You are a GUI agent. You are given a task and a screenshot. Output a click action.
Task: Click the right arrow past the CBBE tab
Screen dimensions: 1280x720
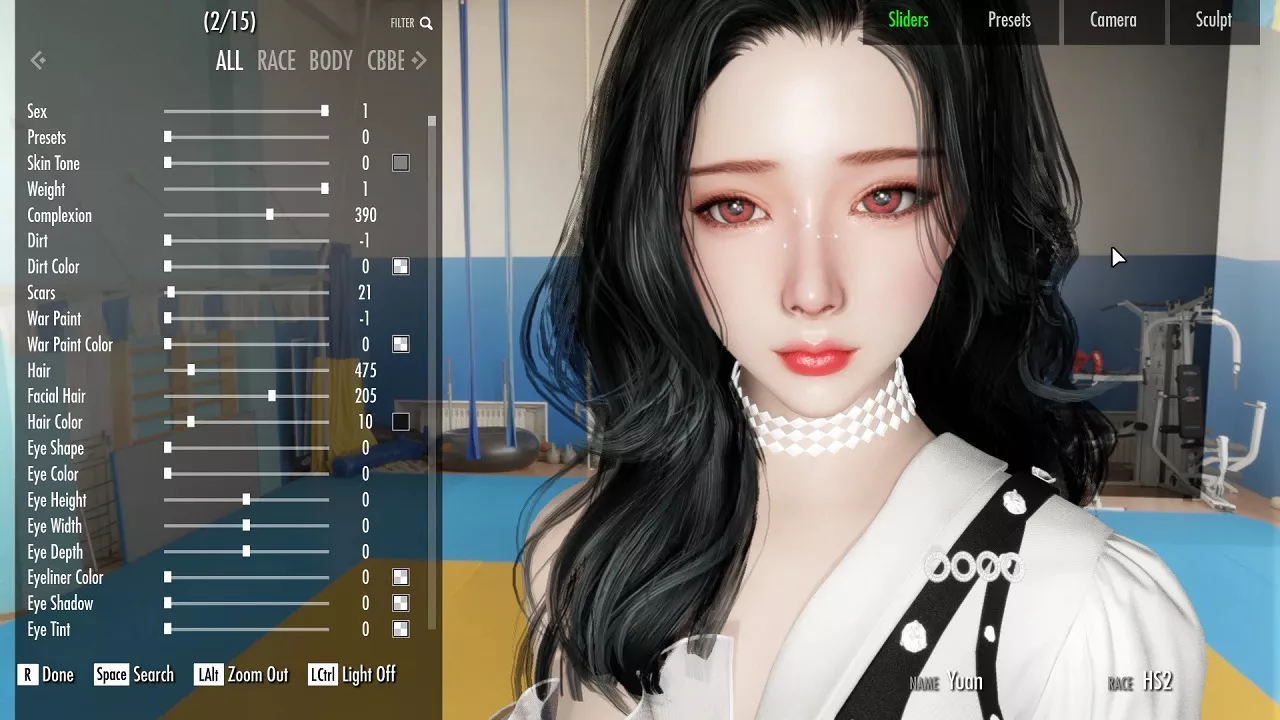coord(420,61)
